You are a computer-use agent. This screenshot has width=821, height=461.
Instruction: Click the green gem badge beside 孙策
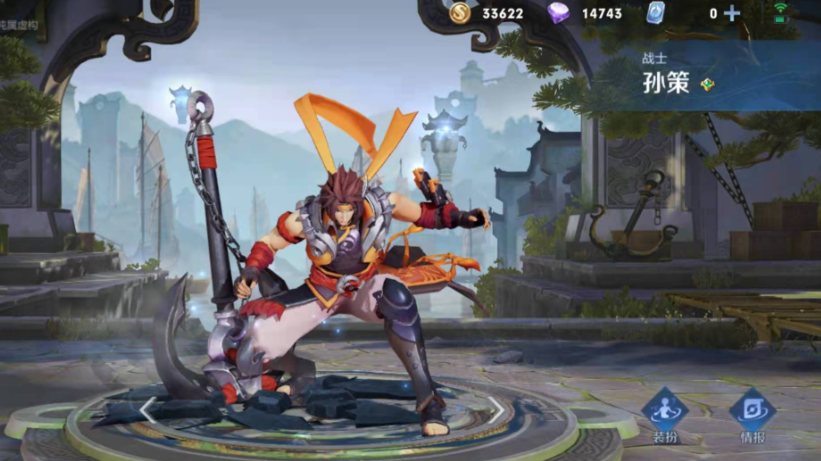tap(707, 84)
